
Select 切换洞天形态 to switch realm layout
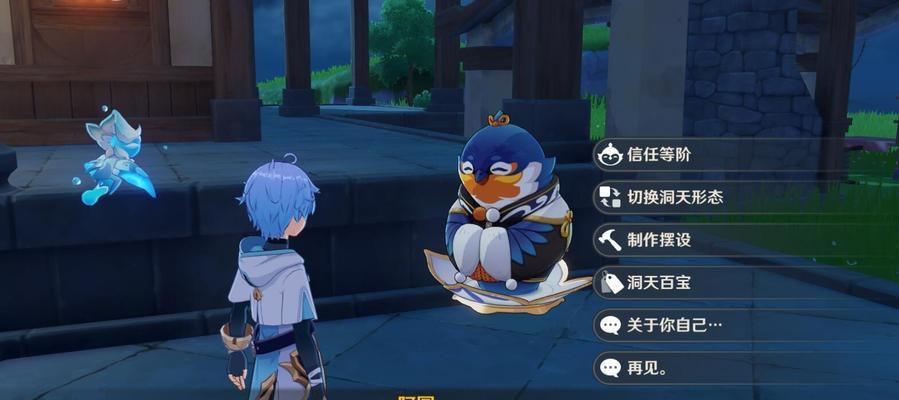pos(675,197)
